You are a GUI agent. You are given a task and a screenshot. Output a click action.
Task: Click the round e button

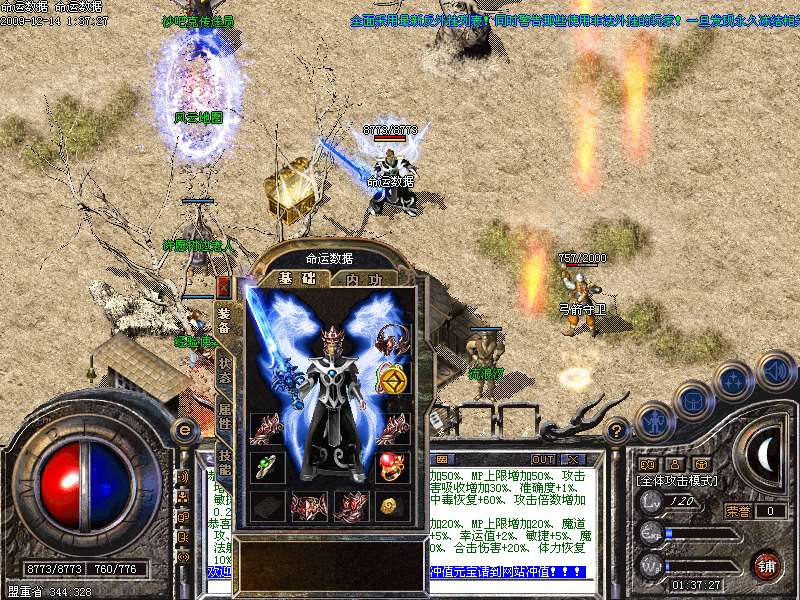pyautogui.click(x=185, y=430)
